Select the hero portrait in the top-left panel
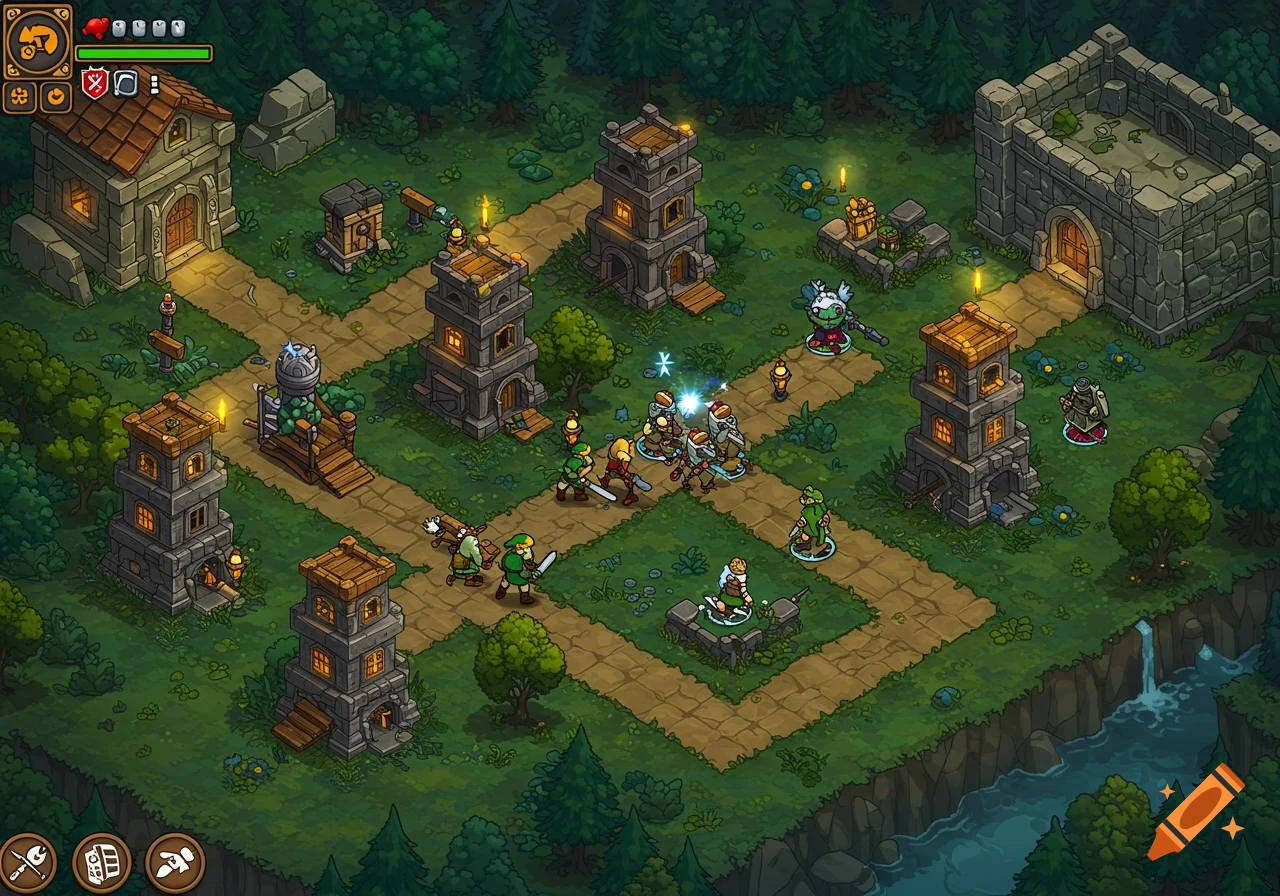Image resolution: width=1280 pixels, height=896 pixels. (38, 40)
